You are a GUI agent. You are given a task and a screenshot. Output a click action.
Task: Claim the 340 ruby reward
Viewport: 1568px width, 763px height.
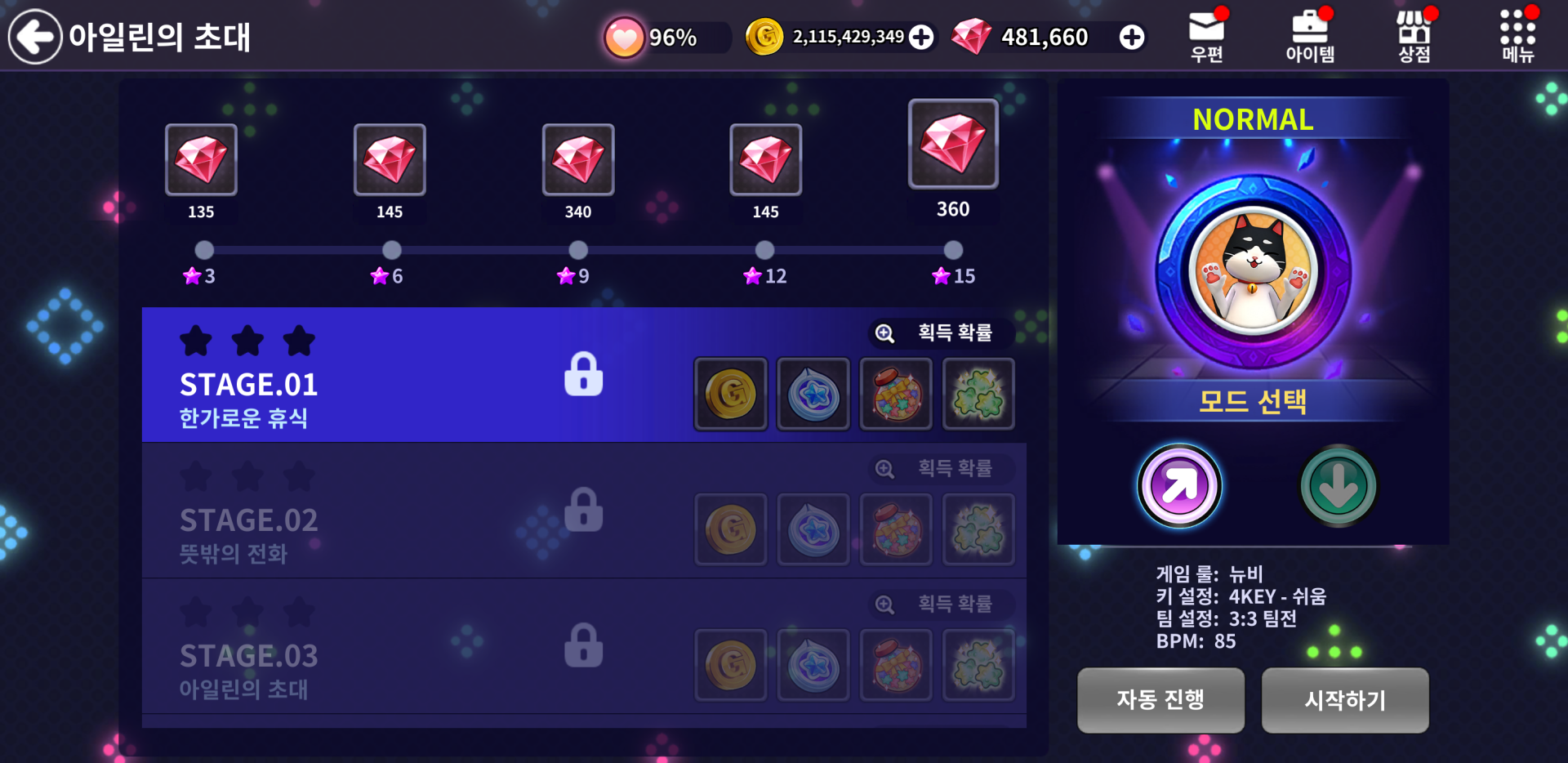578,160
